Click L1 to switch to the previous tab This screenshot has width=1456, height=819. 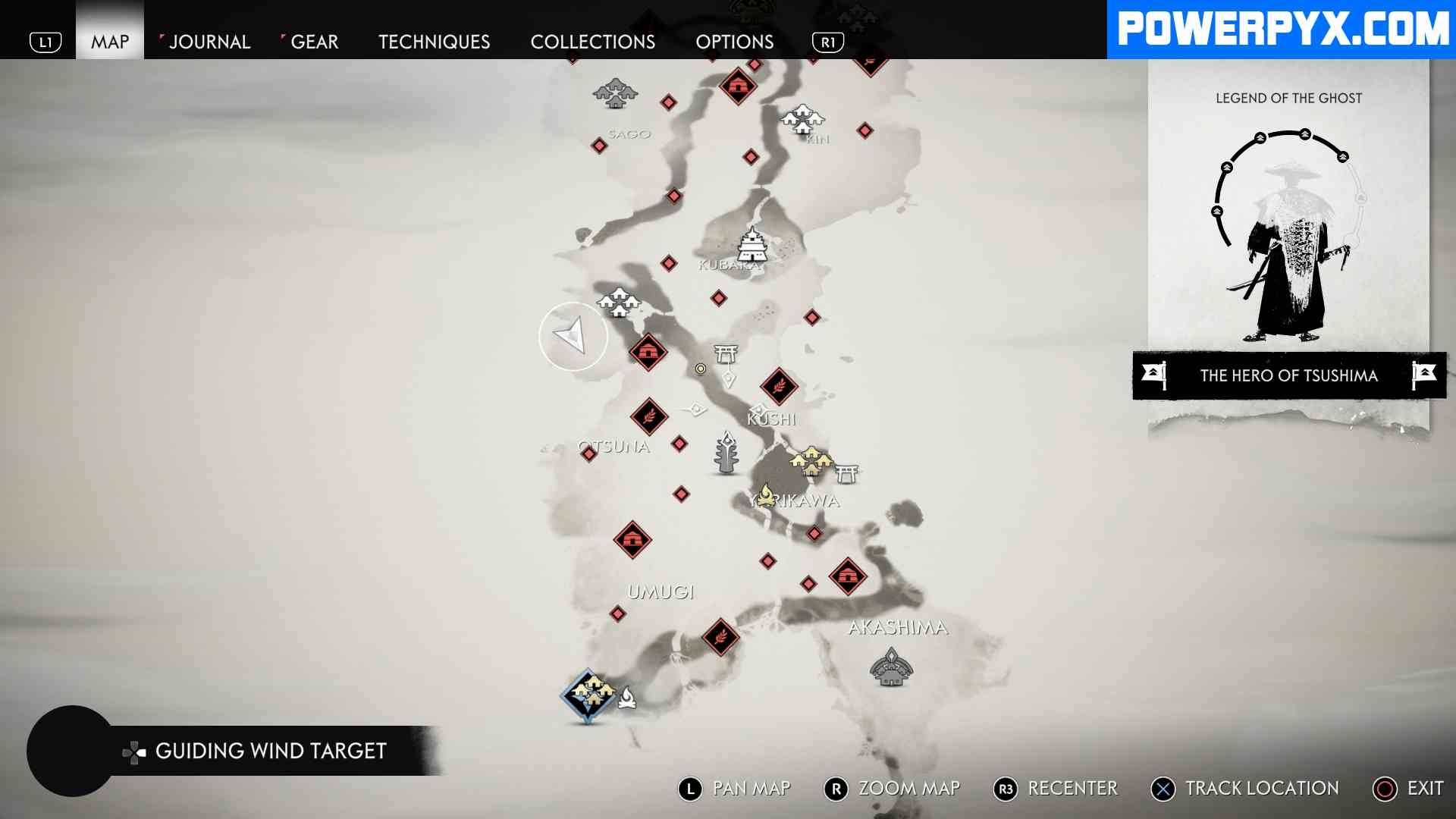click(47, 42)
